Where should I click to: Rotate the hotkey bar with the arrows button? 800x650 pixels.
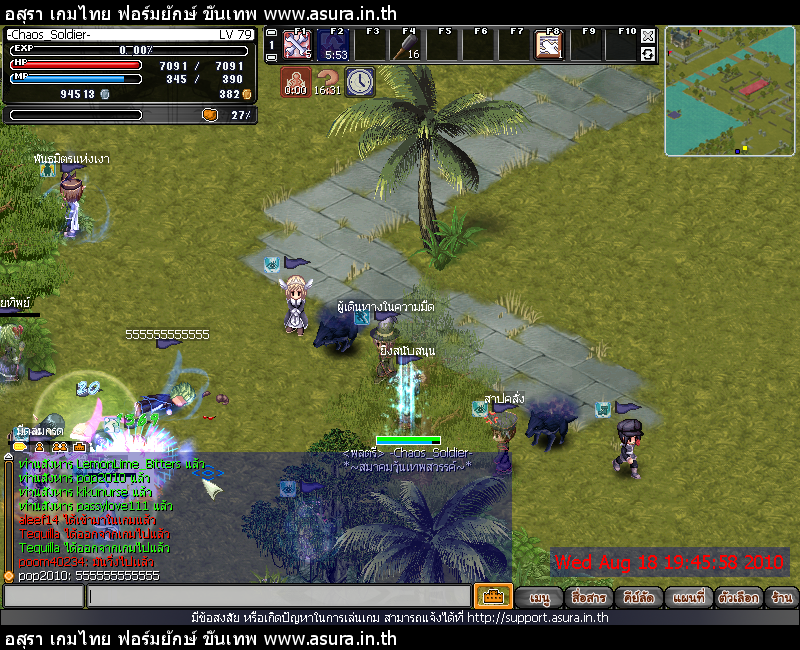(x=648, y=54)
